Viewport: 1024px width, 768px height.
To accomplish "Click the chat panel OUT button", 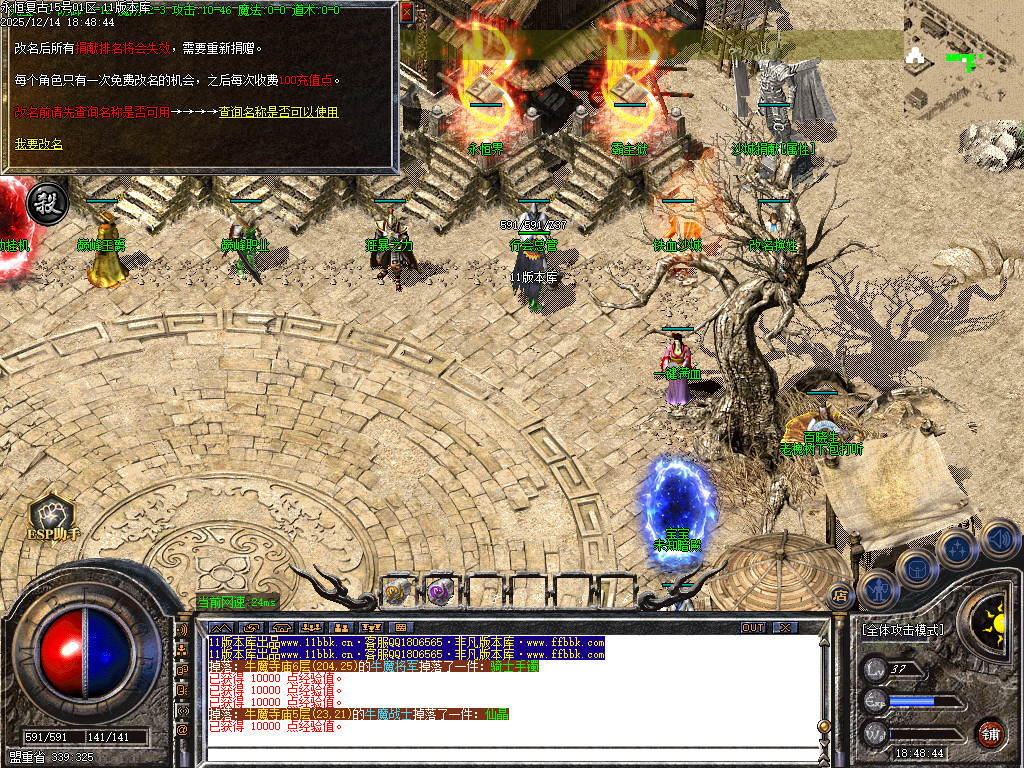I will click(x=753, y=627).
